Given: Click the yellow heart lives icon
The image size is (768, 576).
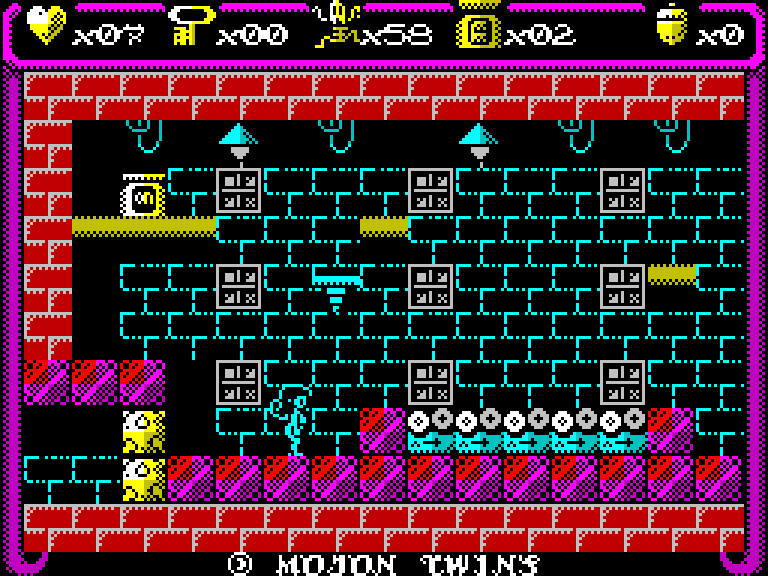Looking at the screenshot, I should pos(46,26).
